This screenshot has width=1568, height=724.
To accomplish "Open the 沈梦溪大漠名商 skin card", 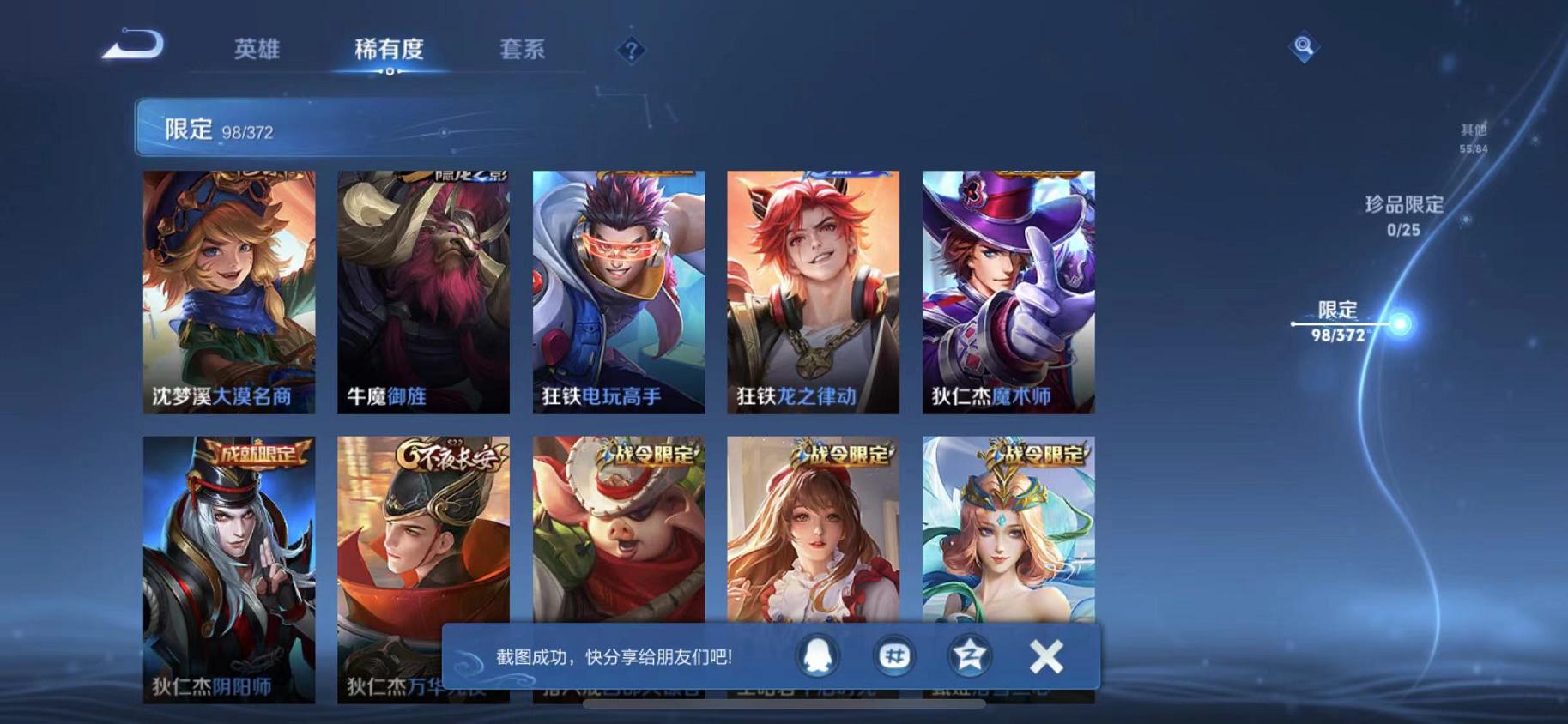I will click(x=230, y=292).
